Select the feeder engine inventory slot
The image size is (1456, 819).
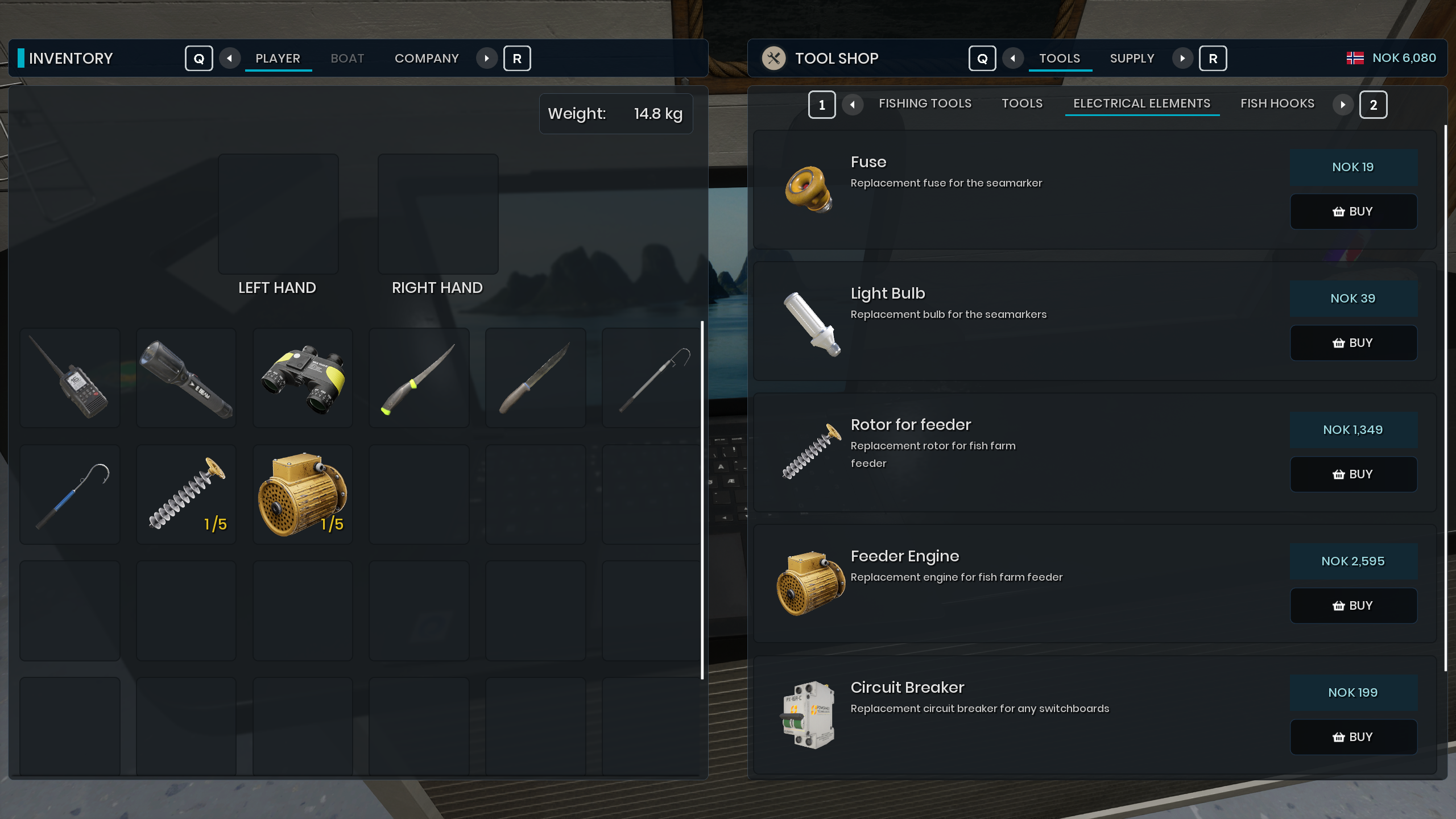click(x=303, y=494)
